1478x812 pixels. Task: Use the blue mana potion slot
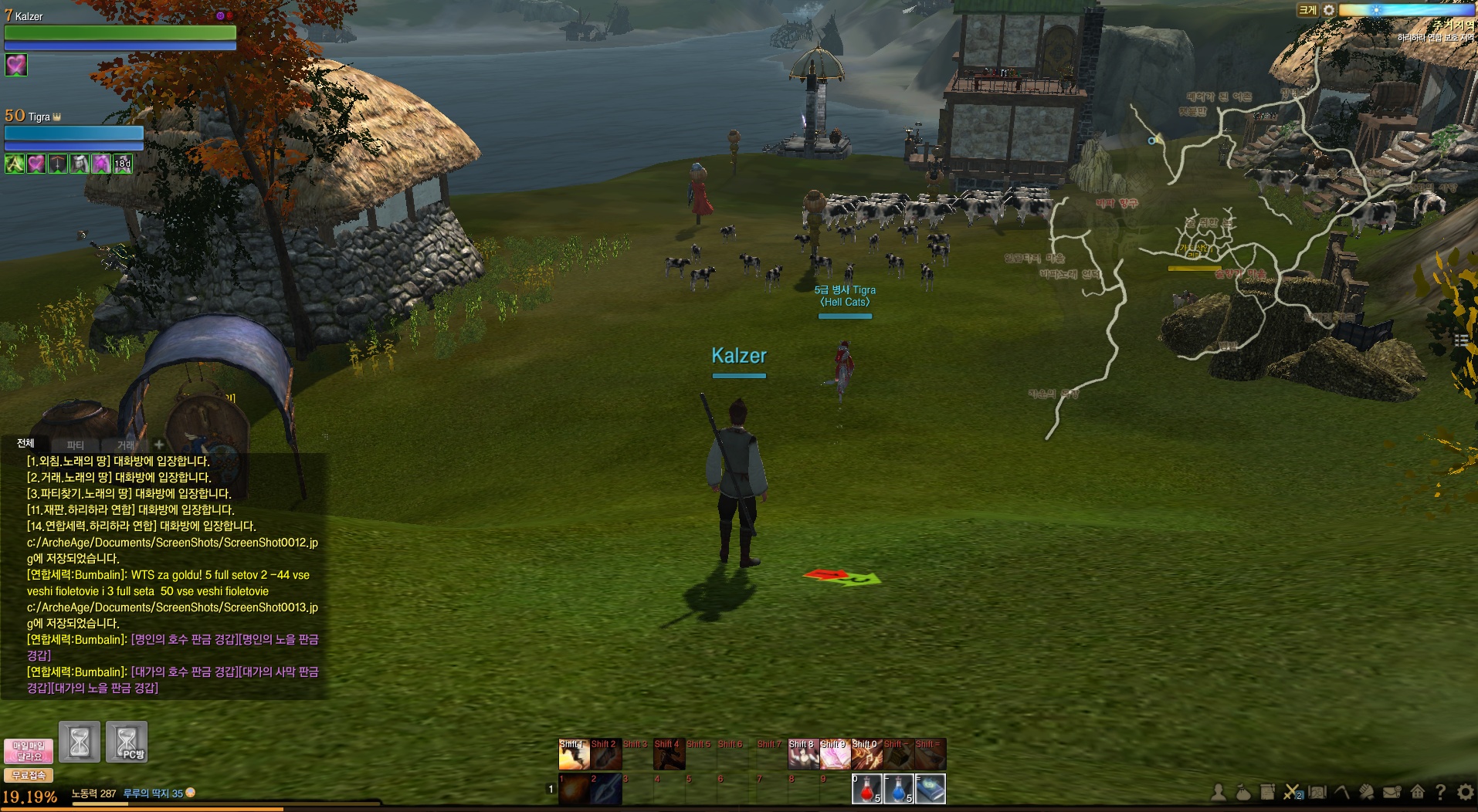point(898,789)
